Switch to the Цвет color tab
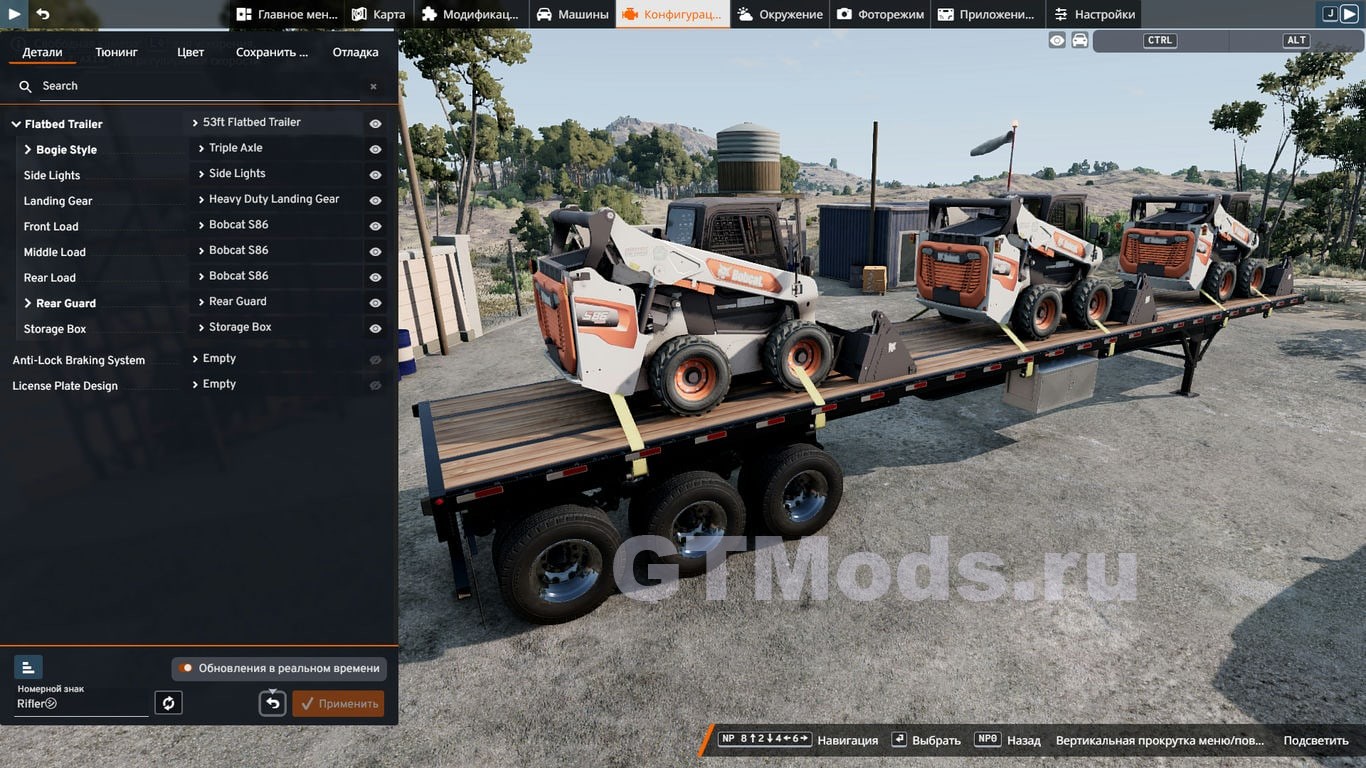 click(x=190, y=52)
